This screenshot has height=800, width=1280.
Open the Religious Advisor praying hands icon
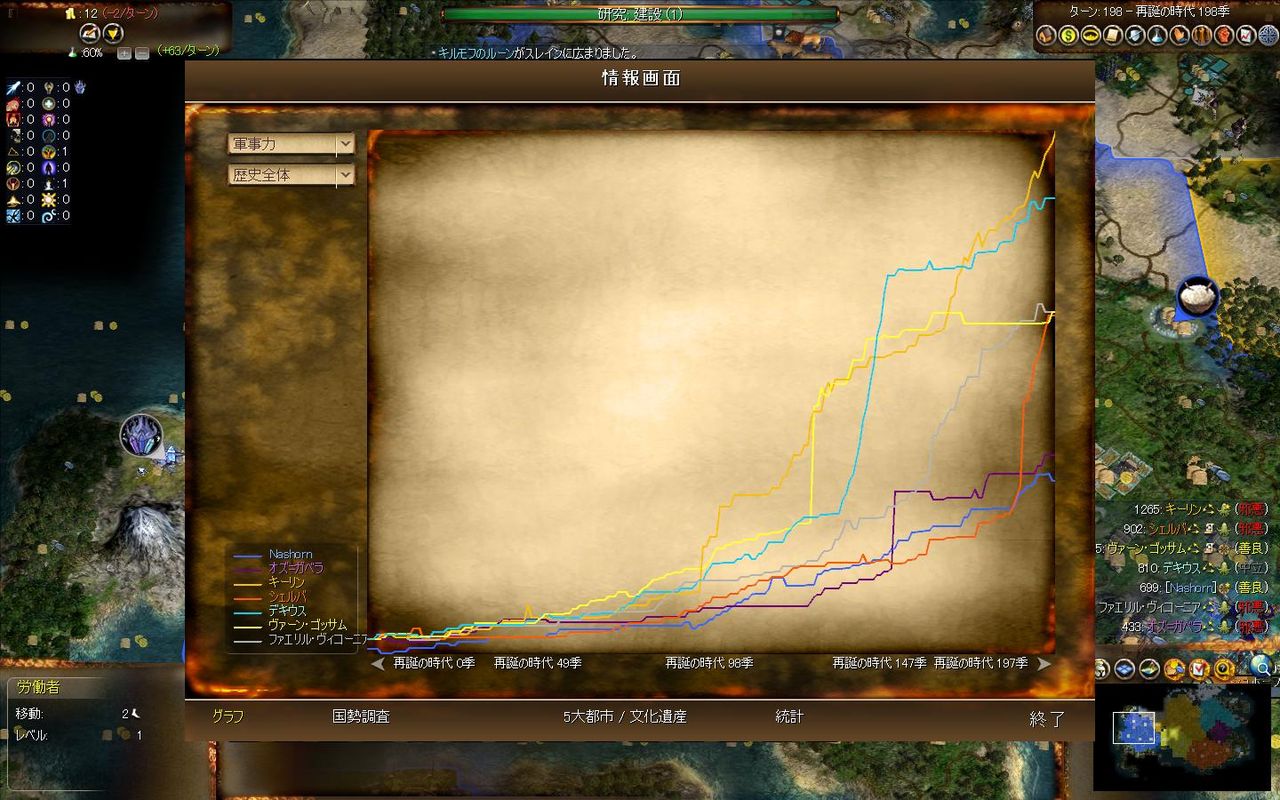[1181, 35]
